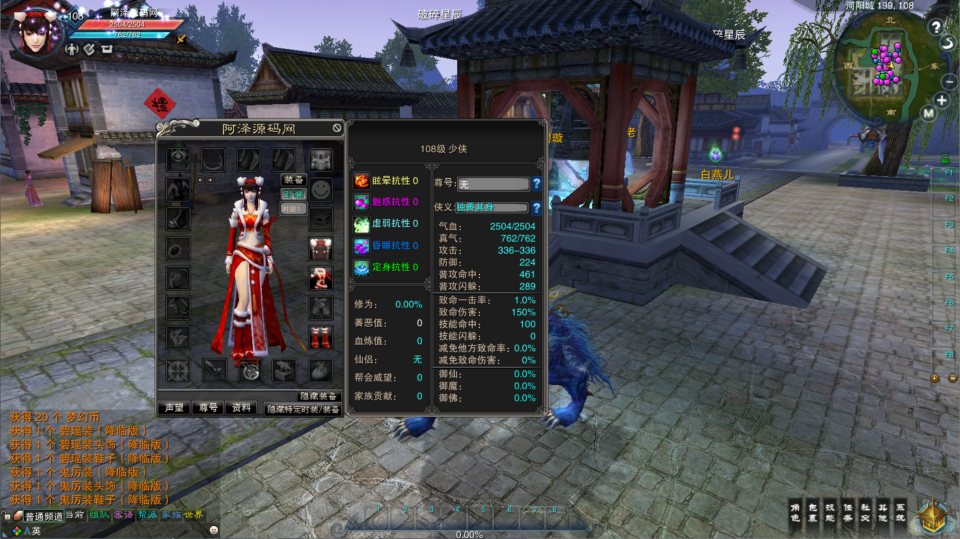This screenshot has height=539, width=960.
Task: Zoom in the minimap with plus button
Action: (x=942, y=100)
